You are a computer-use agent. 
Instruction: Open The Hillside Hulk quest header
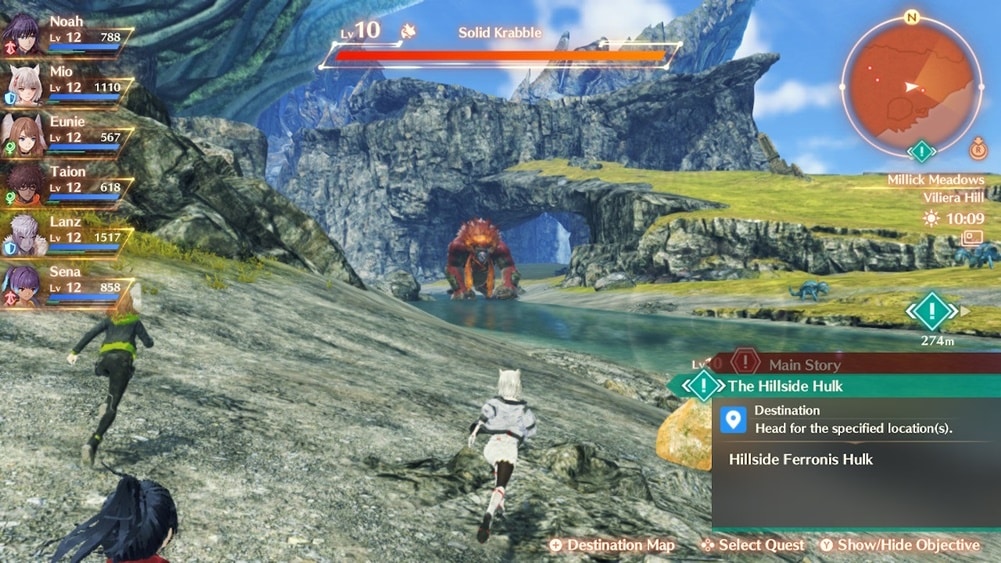click(x=784, y=386)
